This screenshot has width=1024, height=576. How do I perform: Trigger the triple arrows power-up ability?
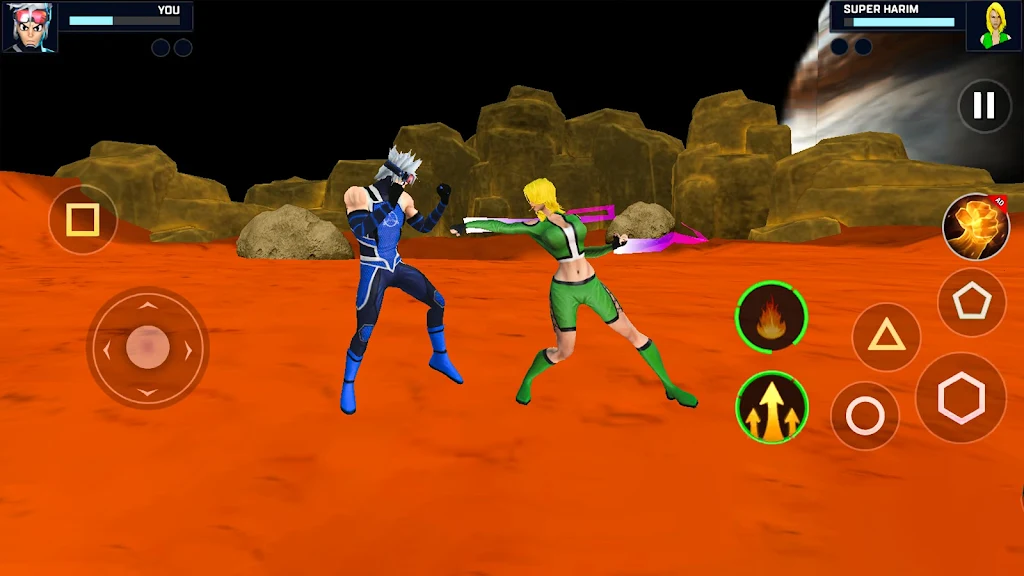pos(771,407)
